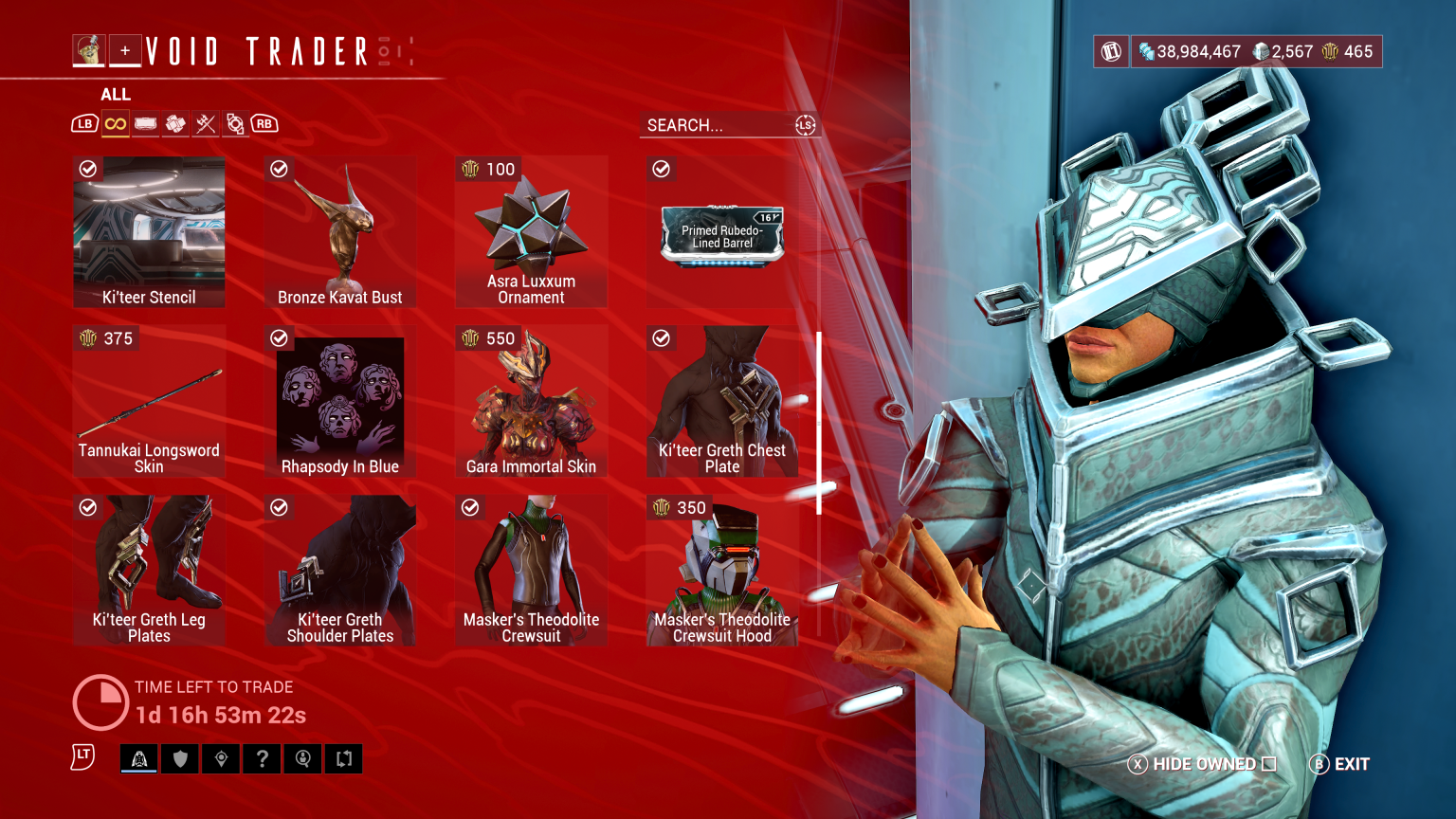Click the waypoint marker icon at the bottom

click(221, 758)
